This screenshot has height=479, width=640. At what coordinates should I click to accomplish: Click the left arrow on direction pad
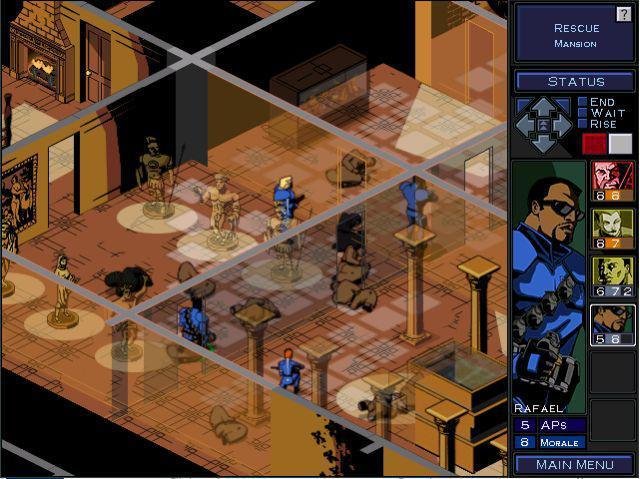click(525, 126)
